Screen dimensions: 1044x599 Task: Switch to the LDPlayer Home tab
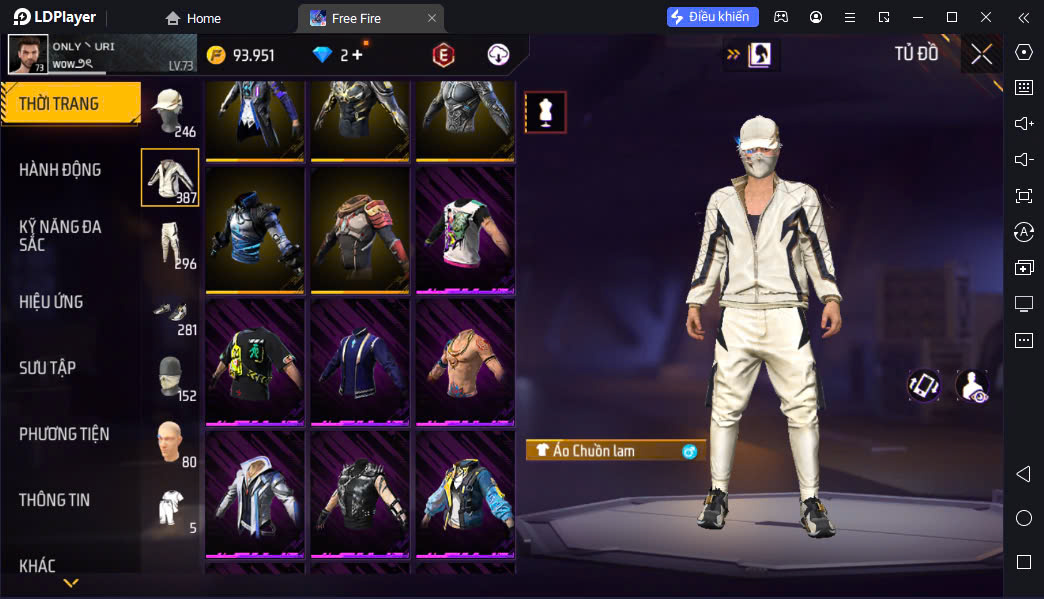pos(193,18)
